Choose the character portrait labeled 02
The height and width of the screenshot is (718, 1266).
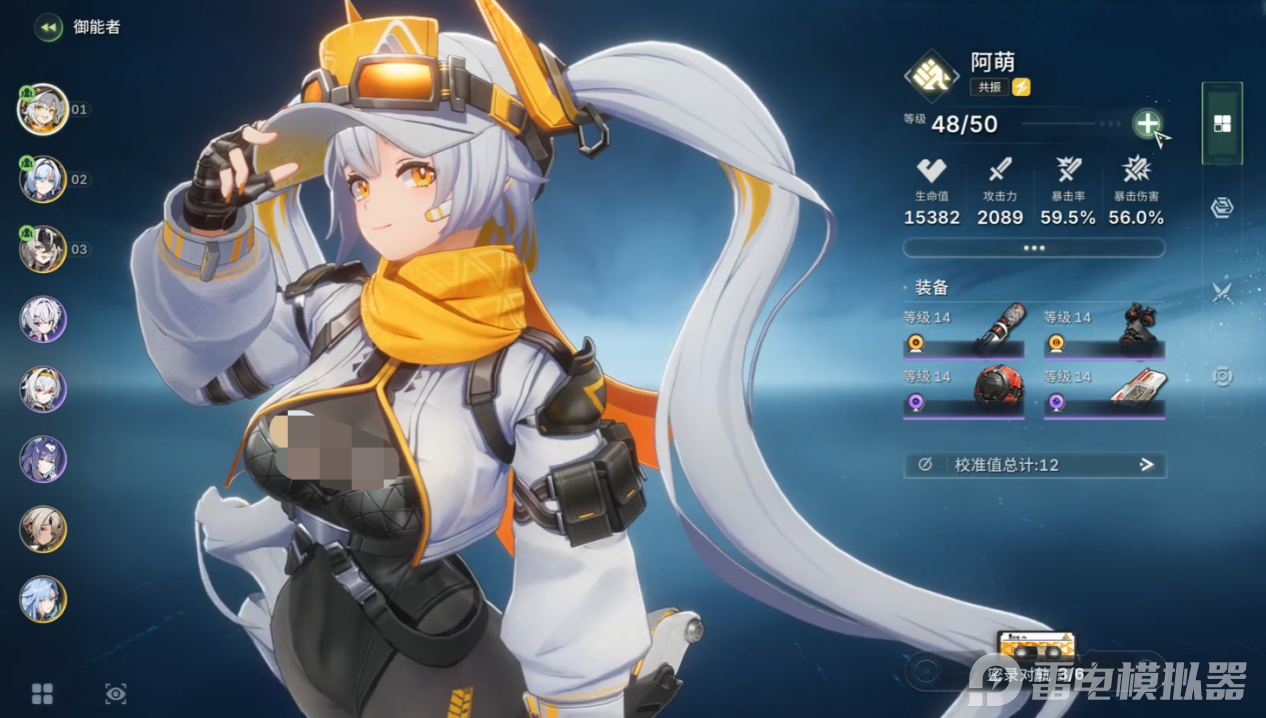(43, 180)
